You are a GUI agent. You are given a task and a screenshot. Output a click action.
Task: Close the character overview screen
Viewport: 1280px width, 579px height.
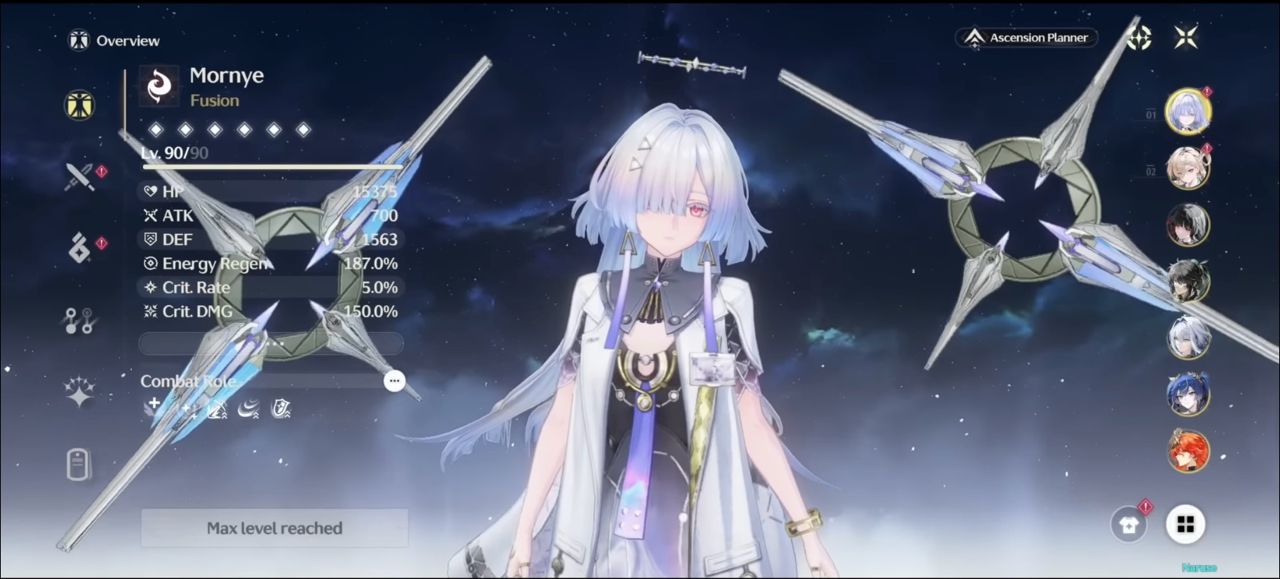(x=1186, y=38)
